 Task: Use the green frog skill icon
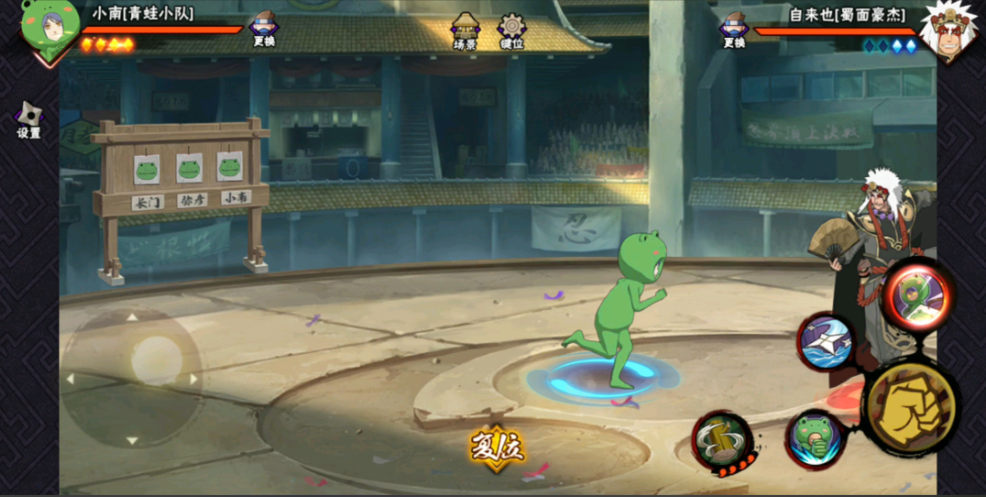pyautogui.click(x=817, y=437)
